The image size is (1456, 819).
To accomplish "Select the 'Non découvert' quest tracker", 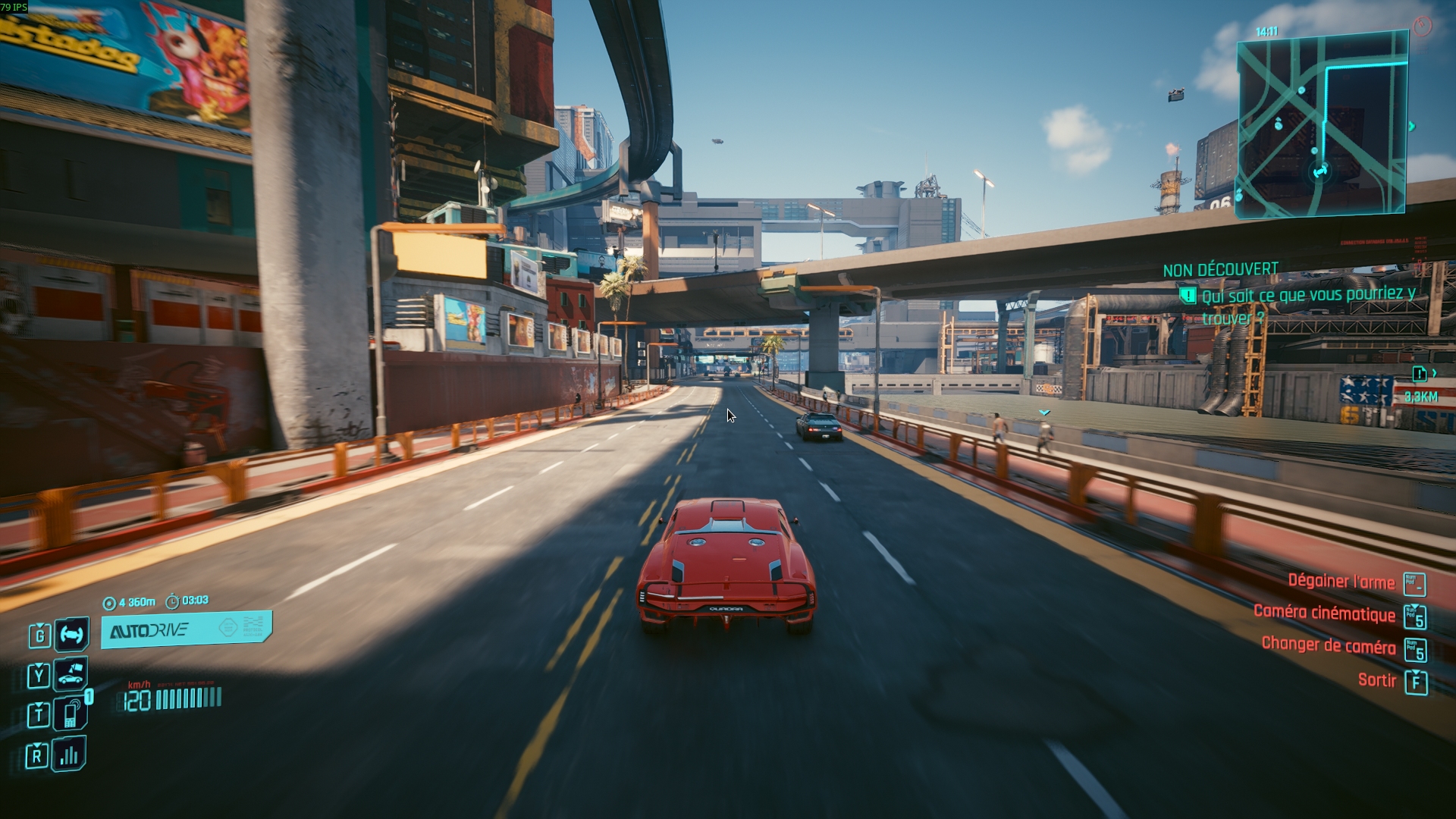I will click(1220, 270).
